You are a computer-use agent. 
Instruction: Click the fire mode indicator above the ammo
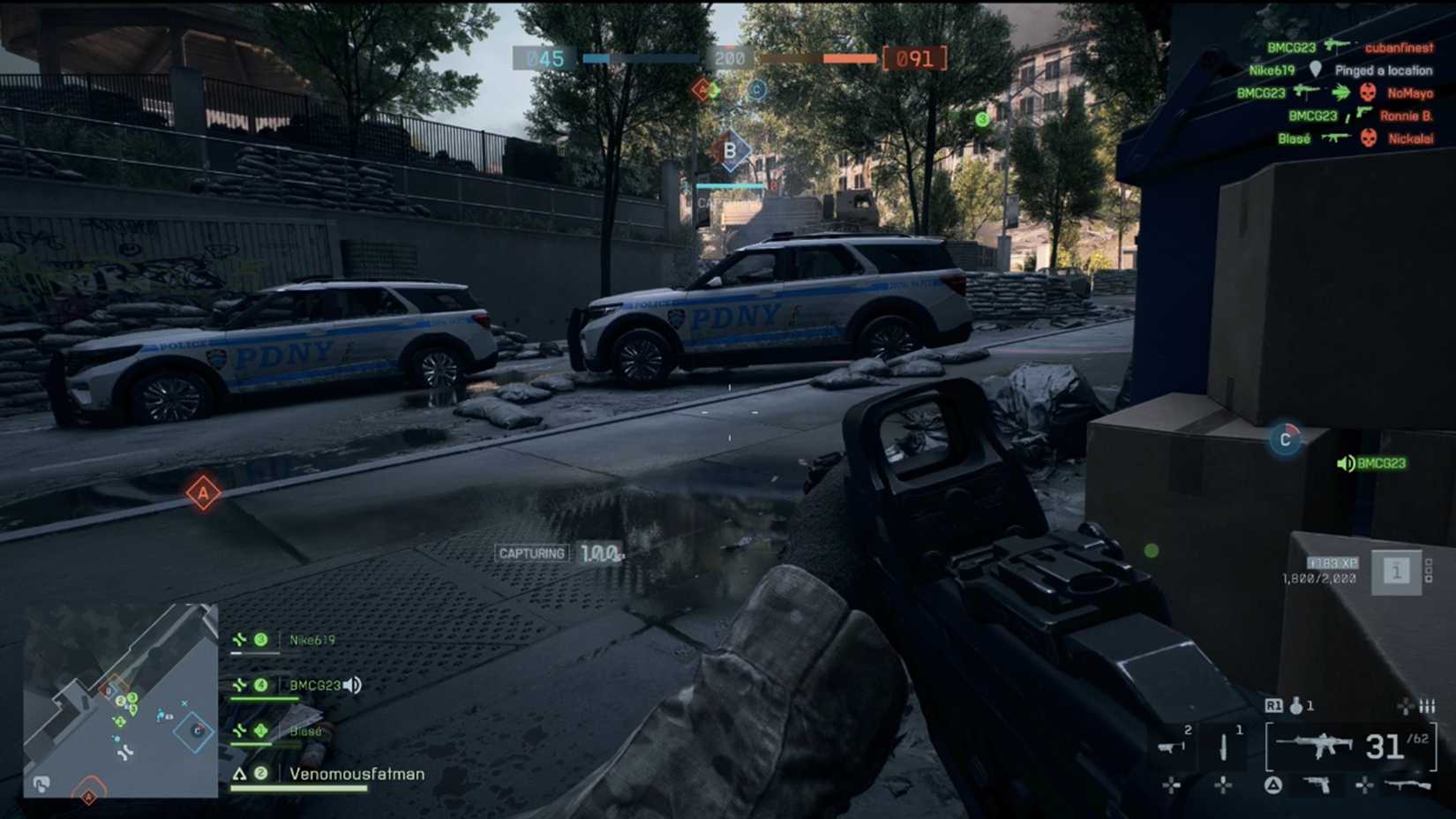point(1427,706)
